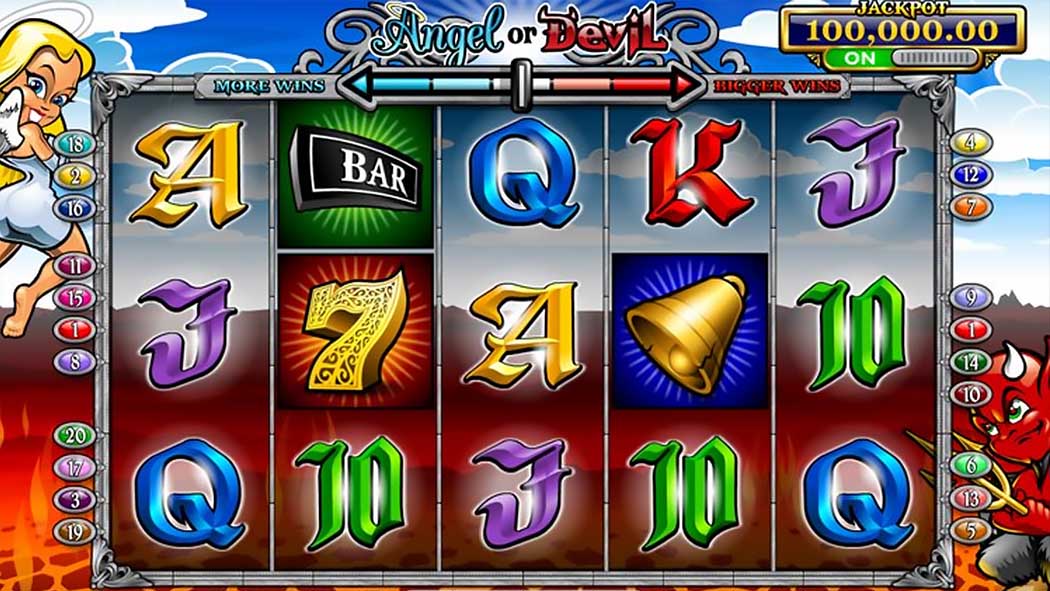Activate payline 16 marker

click(75, 208)
